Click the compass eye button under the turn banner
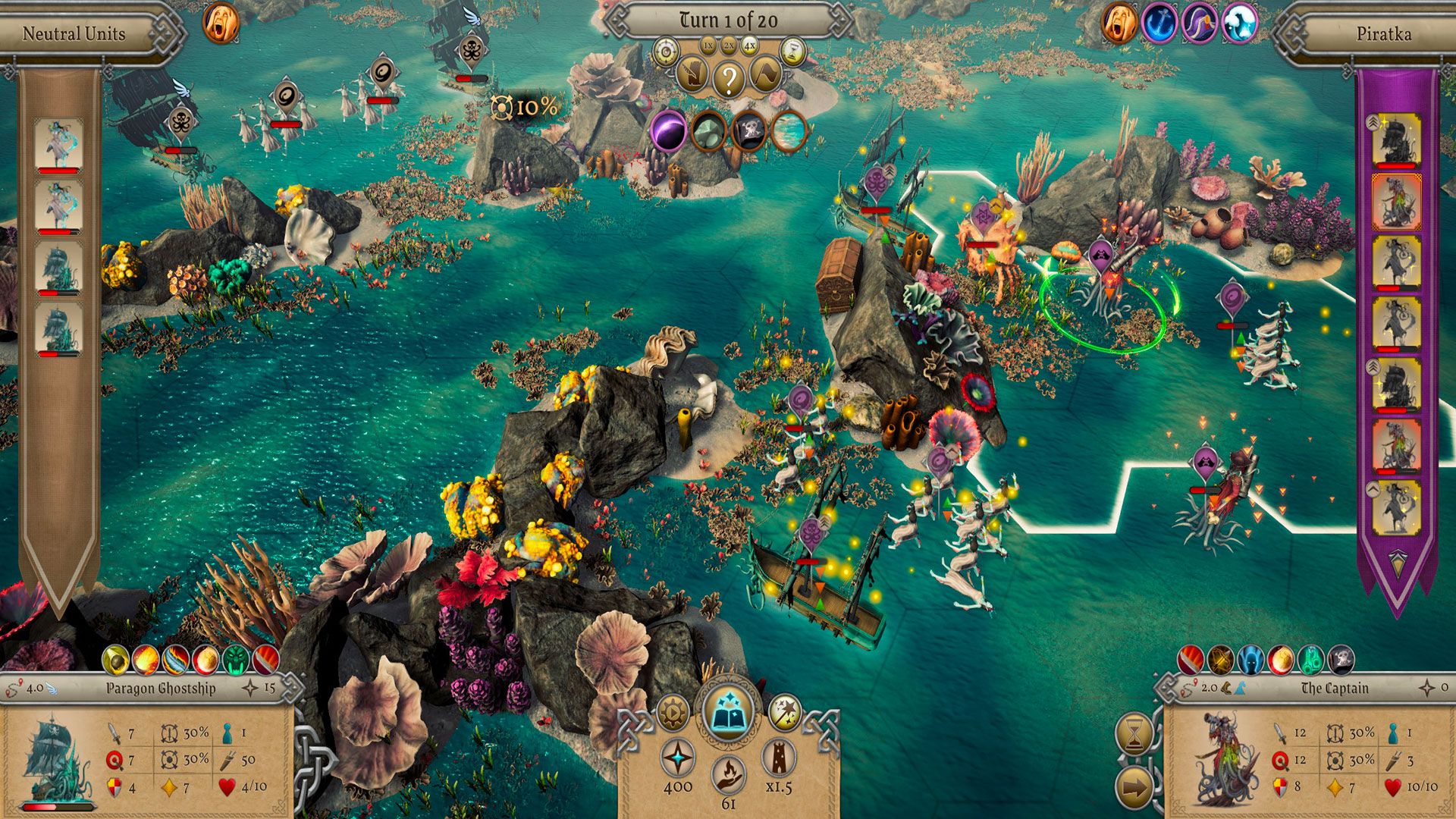The height and width of the screenshot is (819, 1456). (667, 52)
